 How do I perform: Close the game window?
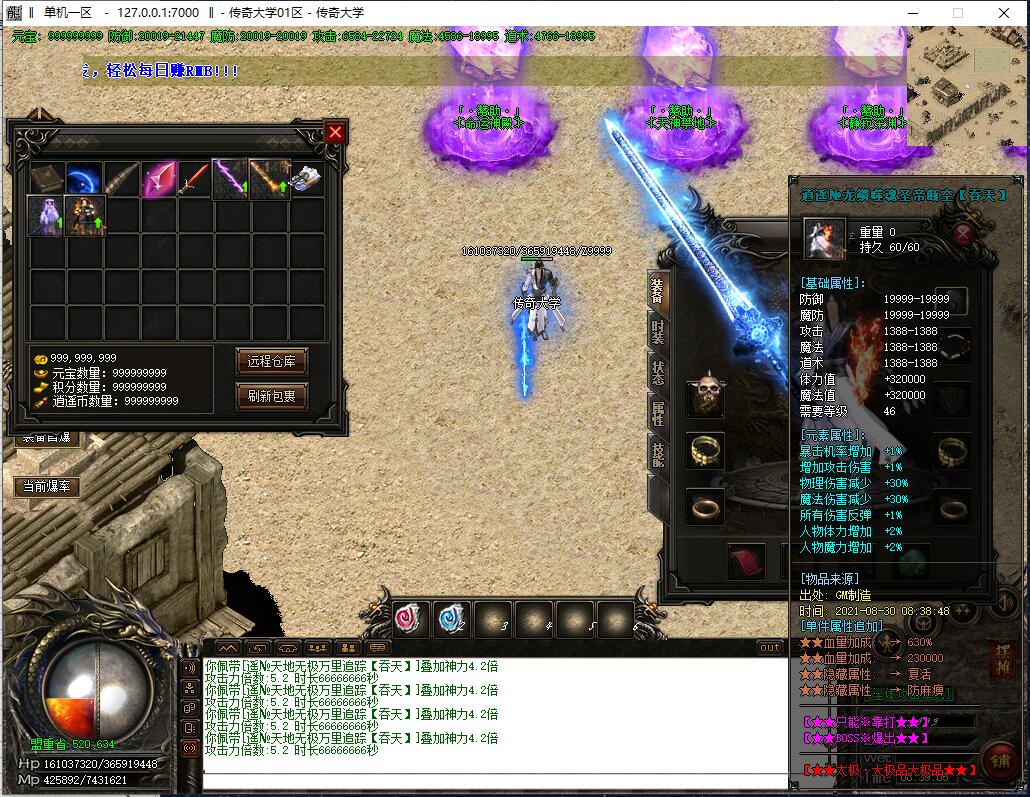[1004, 13]
